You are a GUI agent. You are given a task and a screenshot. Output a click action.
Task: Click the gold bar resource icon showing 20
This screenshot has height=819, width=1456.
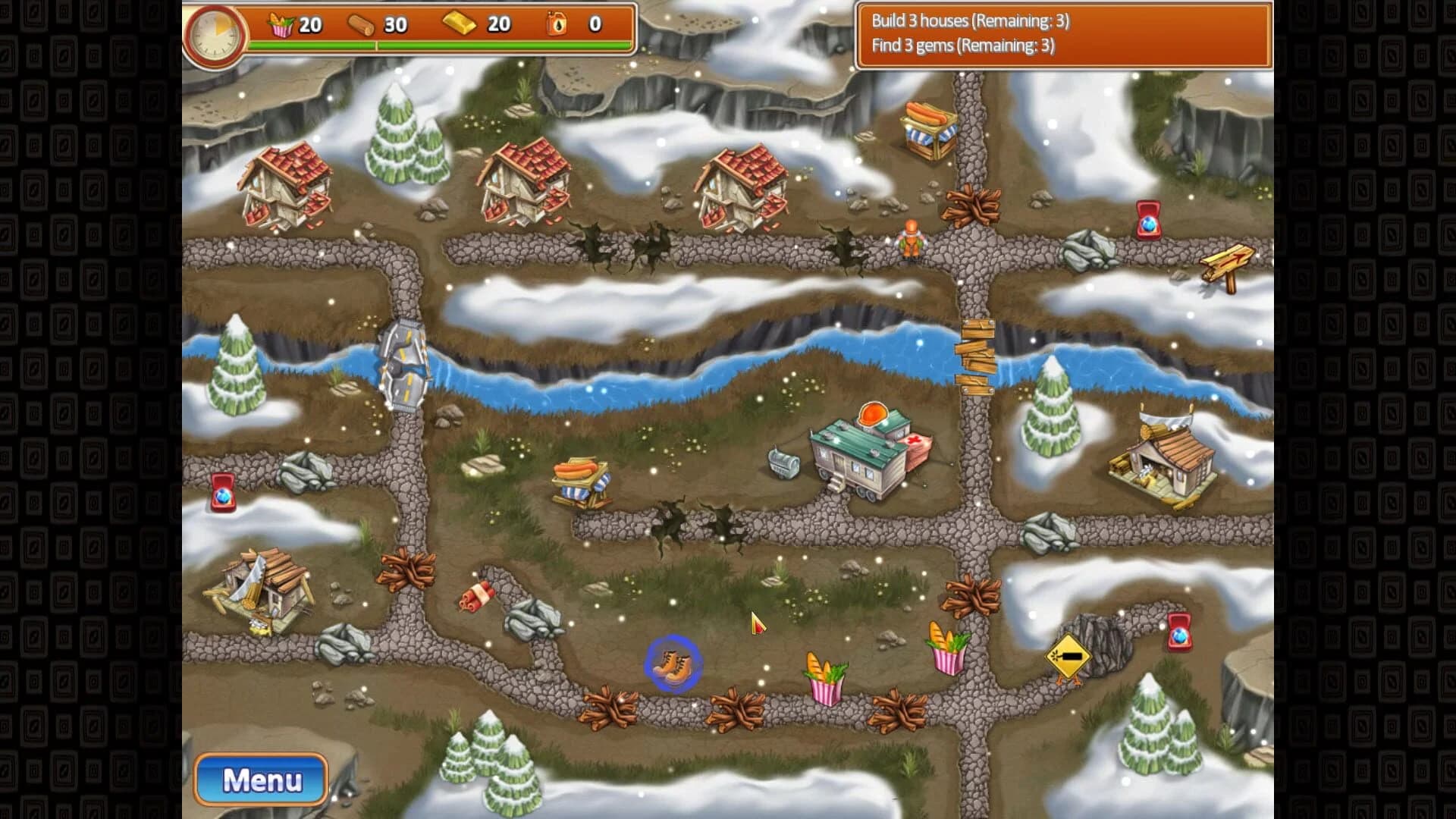[x=460, y=24]
